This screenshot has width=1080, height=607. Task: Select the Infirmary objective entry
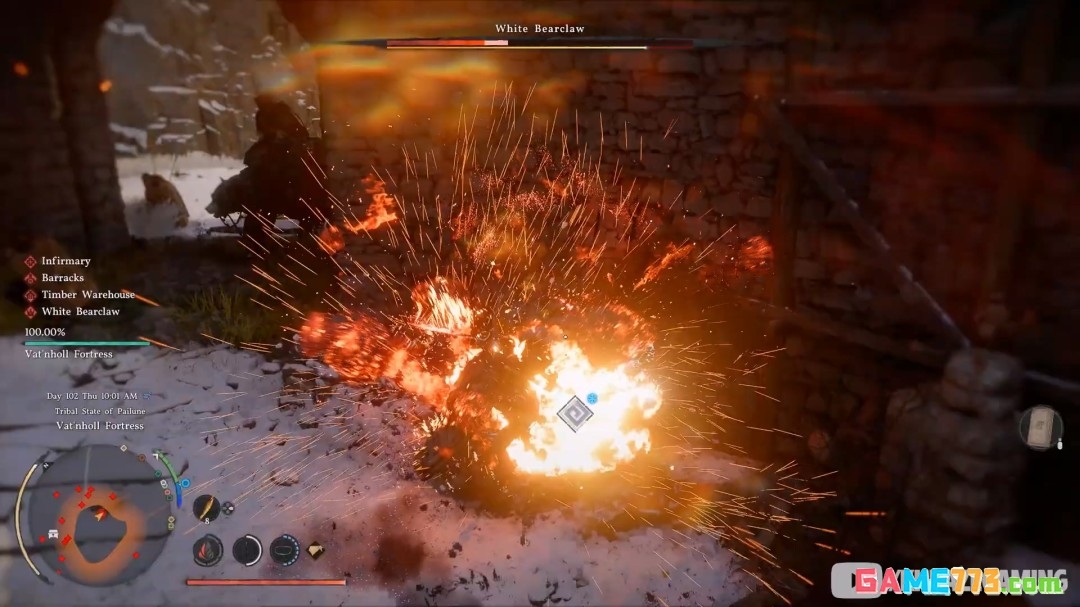(65, 261)
